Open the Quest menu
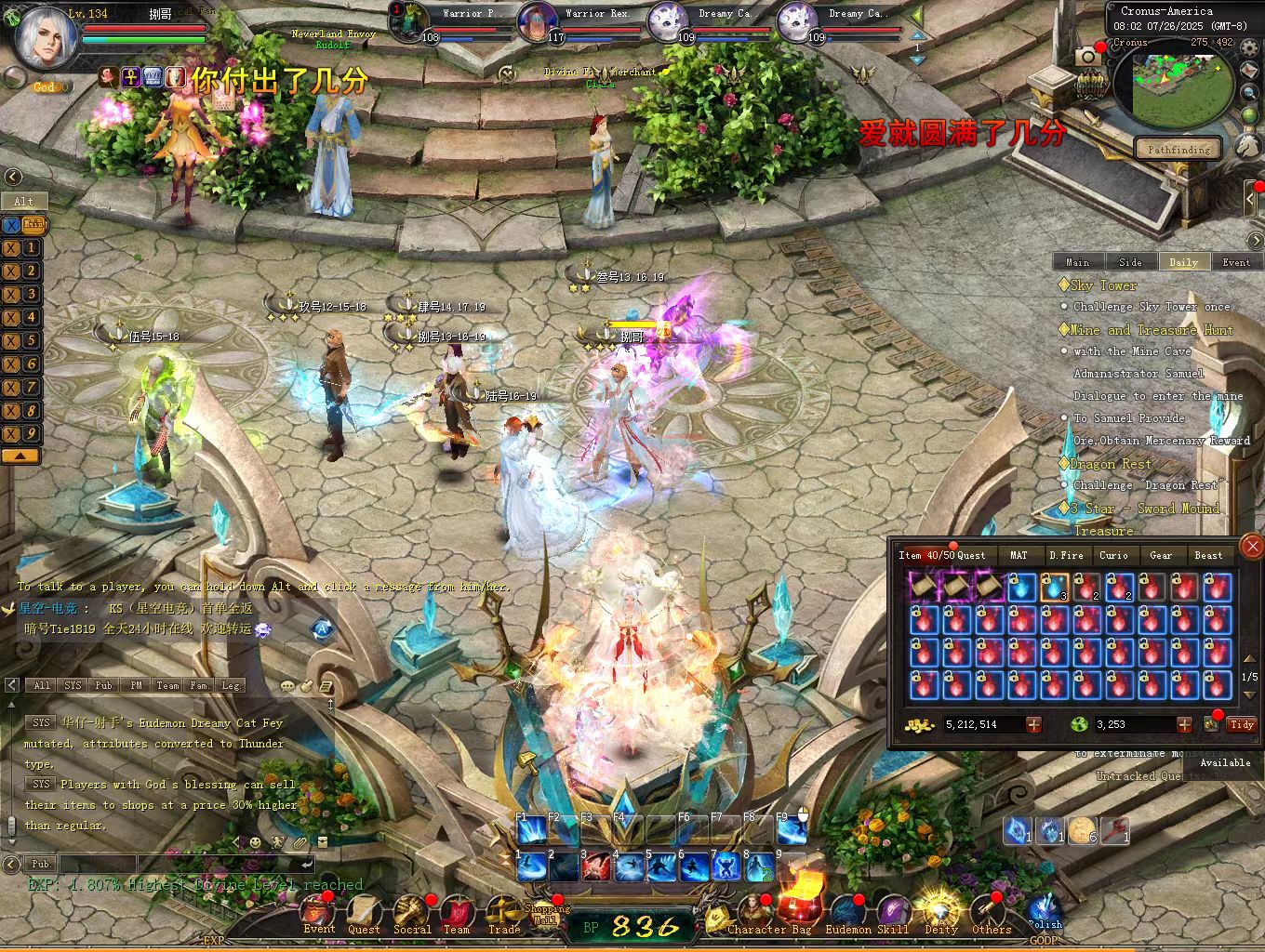This screenshot has height=952, width=1265. (364, 916)
